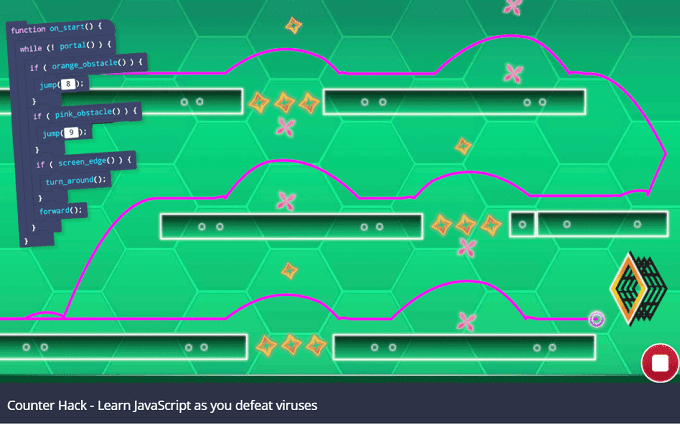Image resolution: width=680 pixels, height=425 pixels.
Task: Select the forward() code block
Action: 61,210
